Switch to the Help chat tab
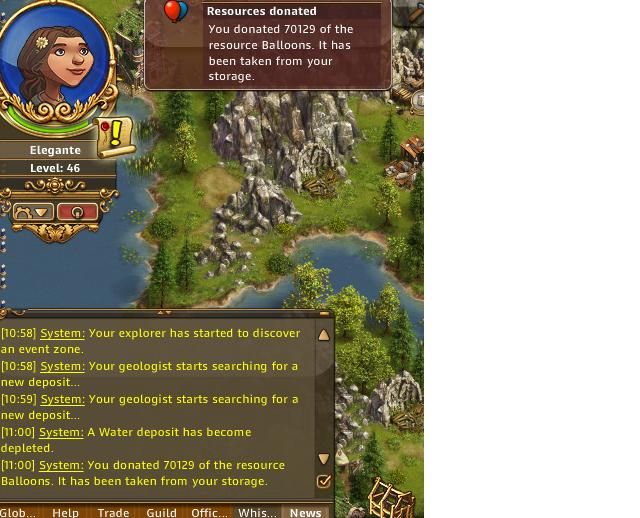640x518 pixels. (65, 512)
